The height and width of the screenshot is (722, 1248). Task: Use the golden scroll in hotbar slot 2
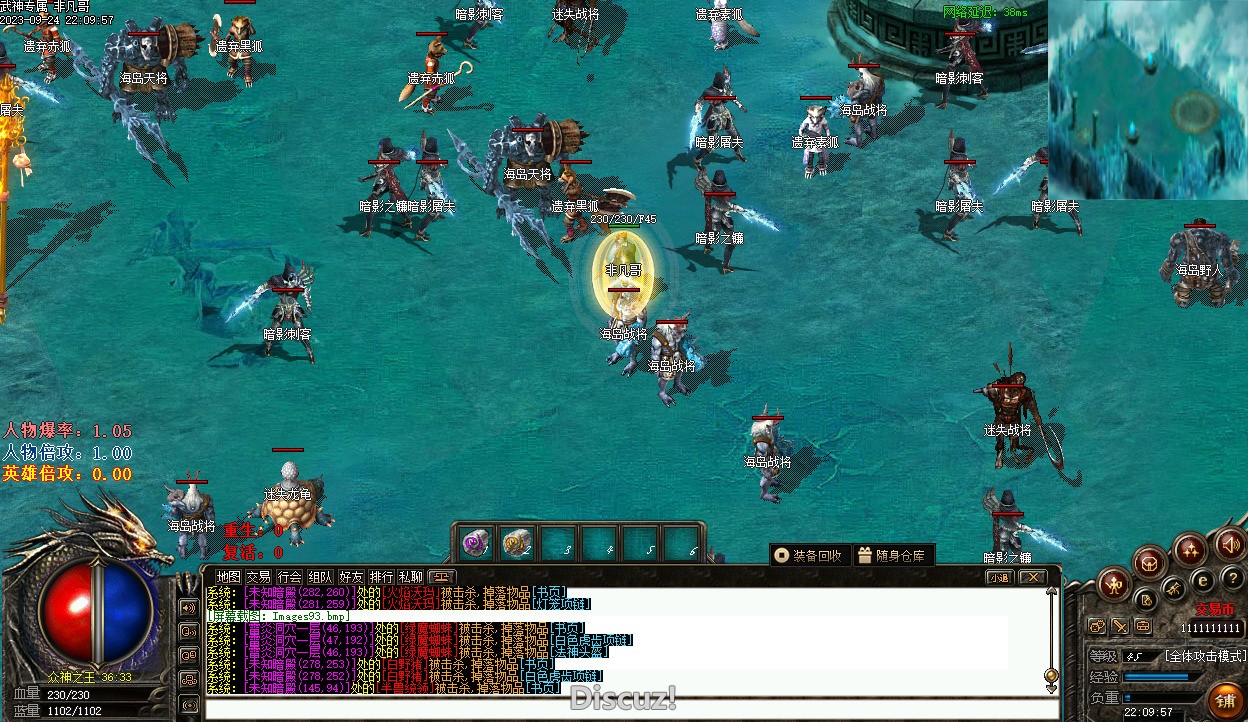[516, 543]
